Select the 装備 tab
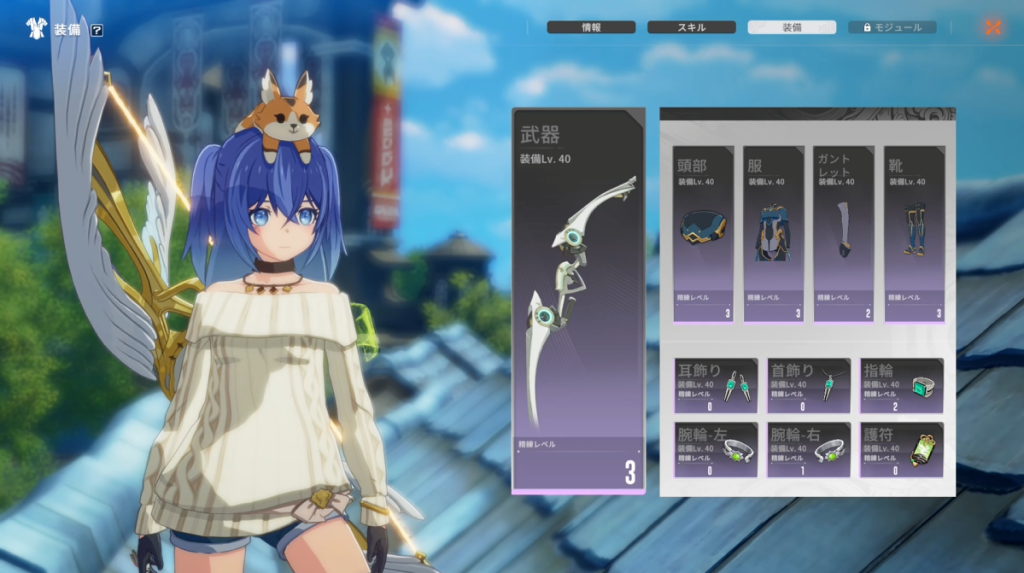1024x573 pixels. pos(791,27)
